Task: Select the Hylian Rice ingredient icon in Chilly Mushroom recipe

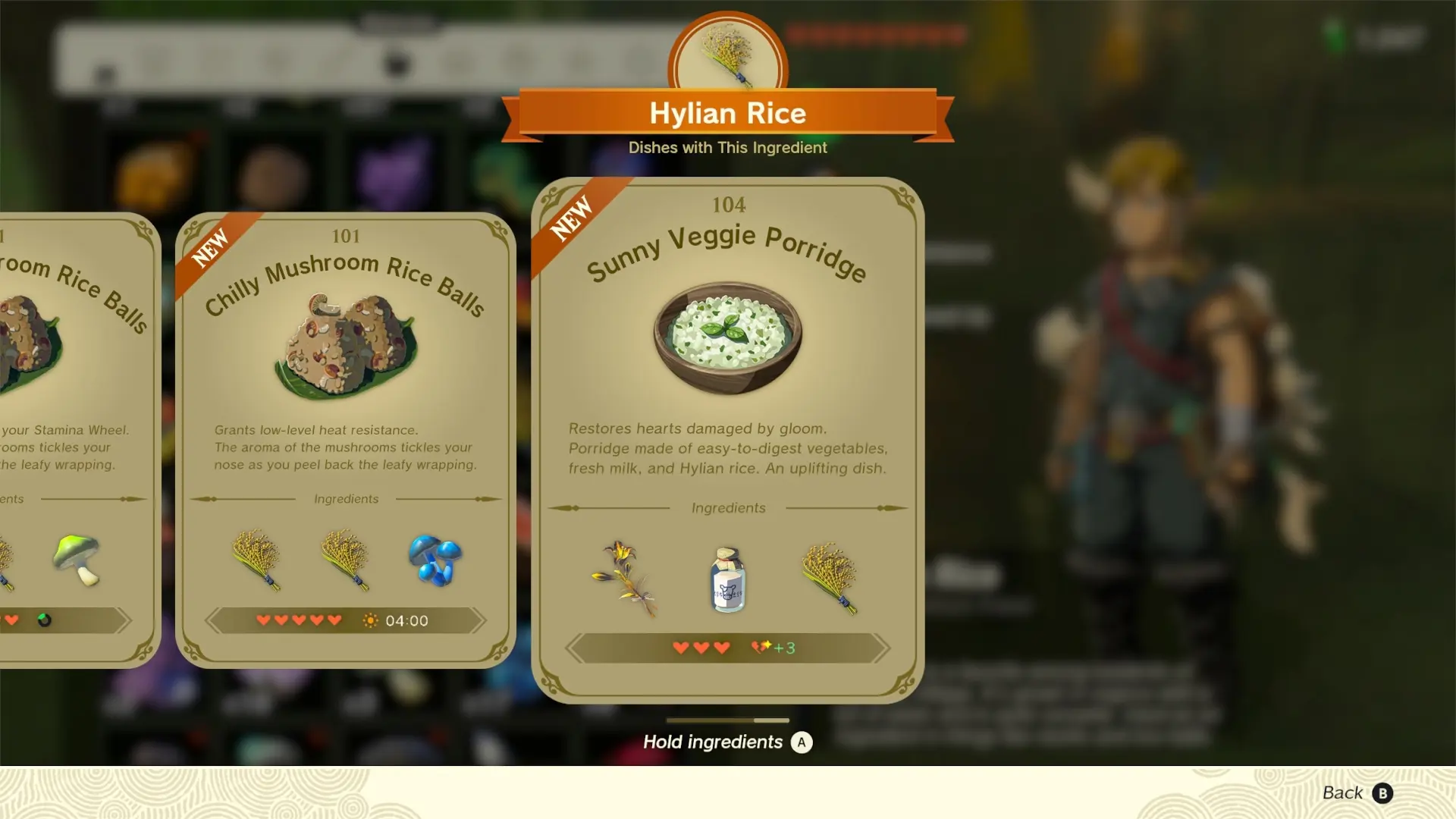Action: tap(258, 560)
